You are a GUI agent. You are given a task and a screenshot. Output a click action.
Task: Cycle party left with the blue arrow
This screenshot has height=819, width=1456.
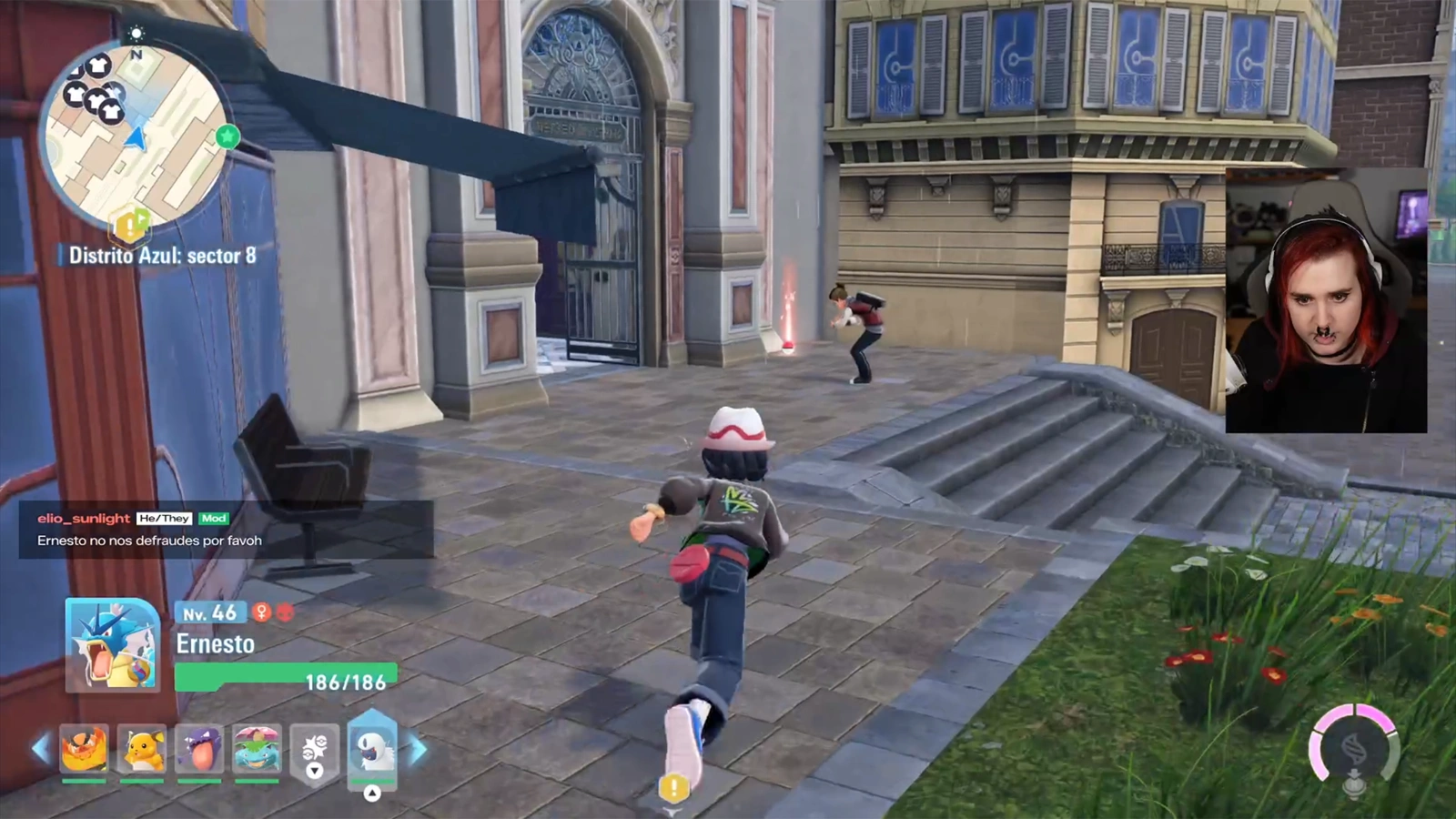40,749
